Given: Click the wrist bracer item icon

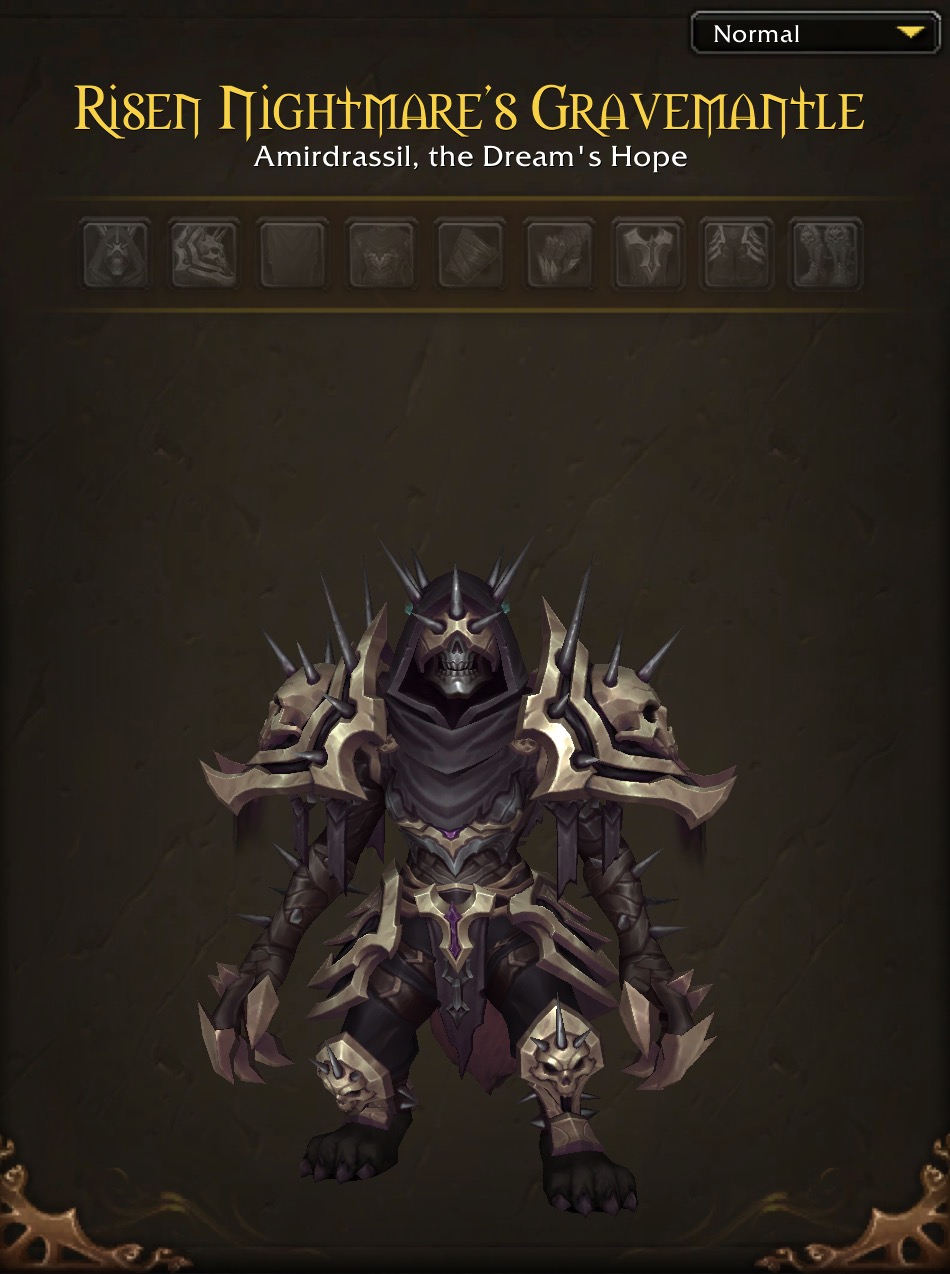Looking at the screenshot, I should pos(470,255).
